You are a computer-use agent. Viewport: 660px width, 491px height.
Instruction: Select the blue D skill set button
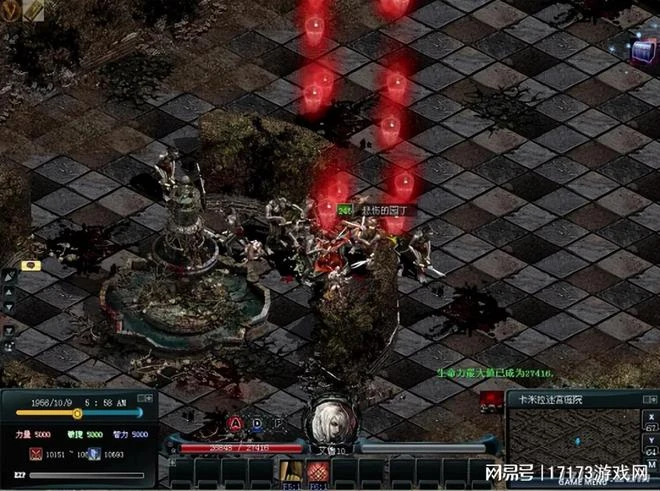(x=256, y=422)
